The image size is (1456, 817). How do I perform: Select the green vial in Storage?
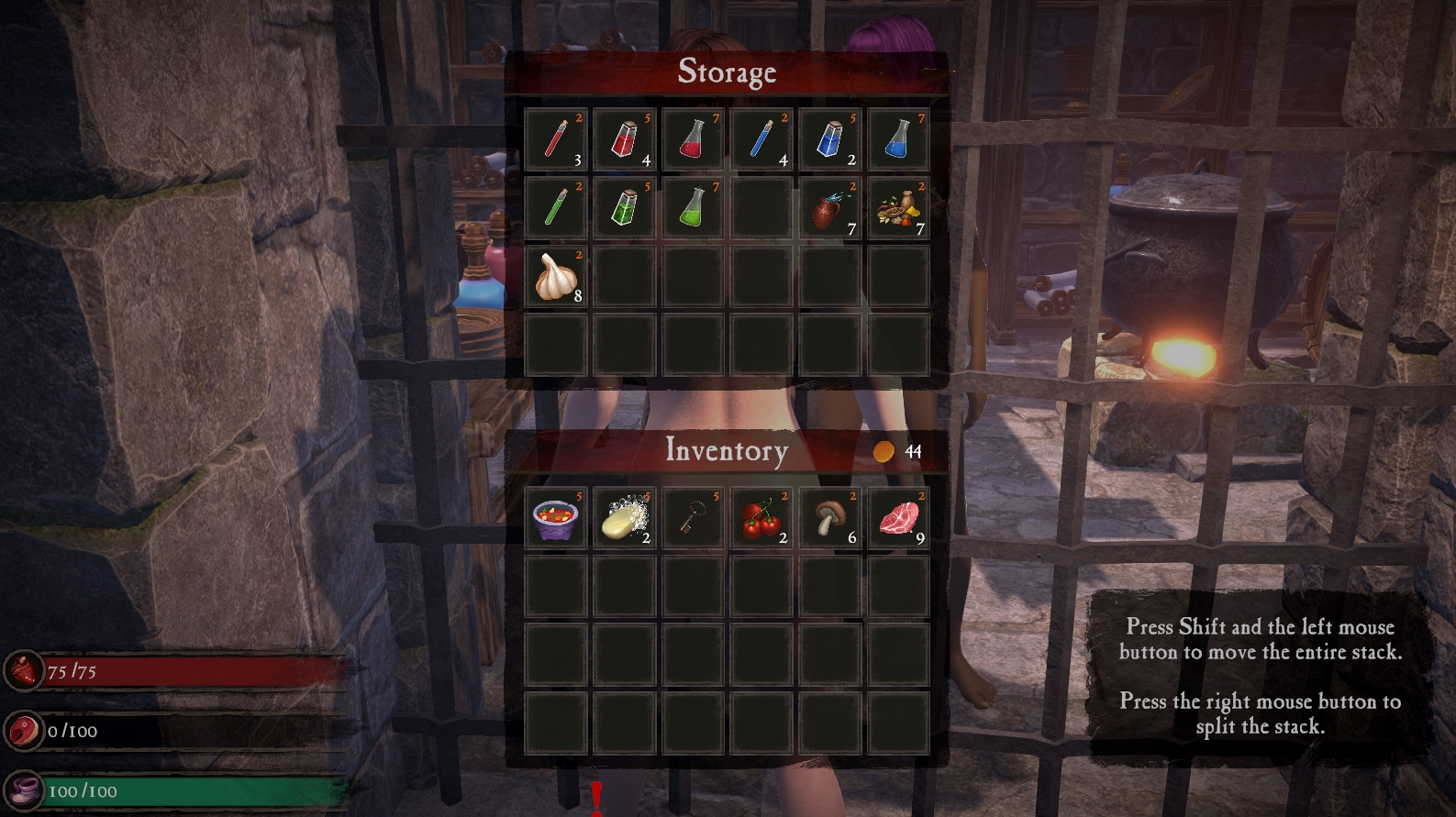tap(554, 208)
